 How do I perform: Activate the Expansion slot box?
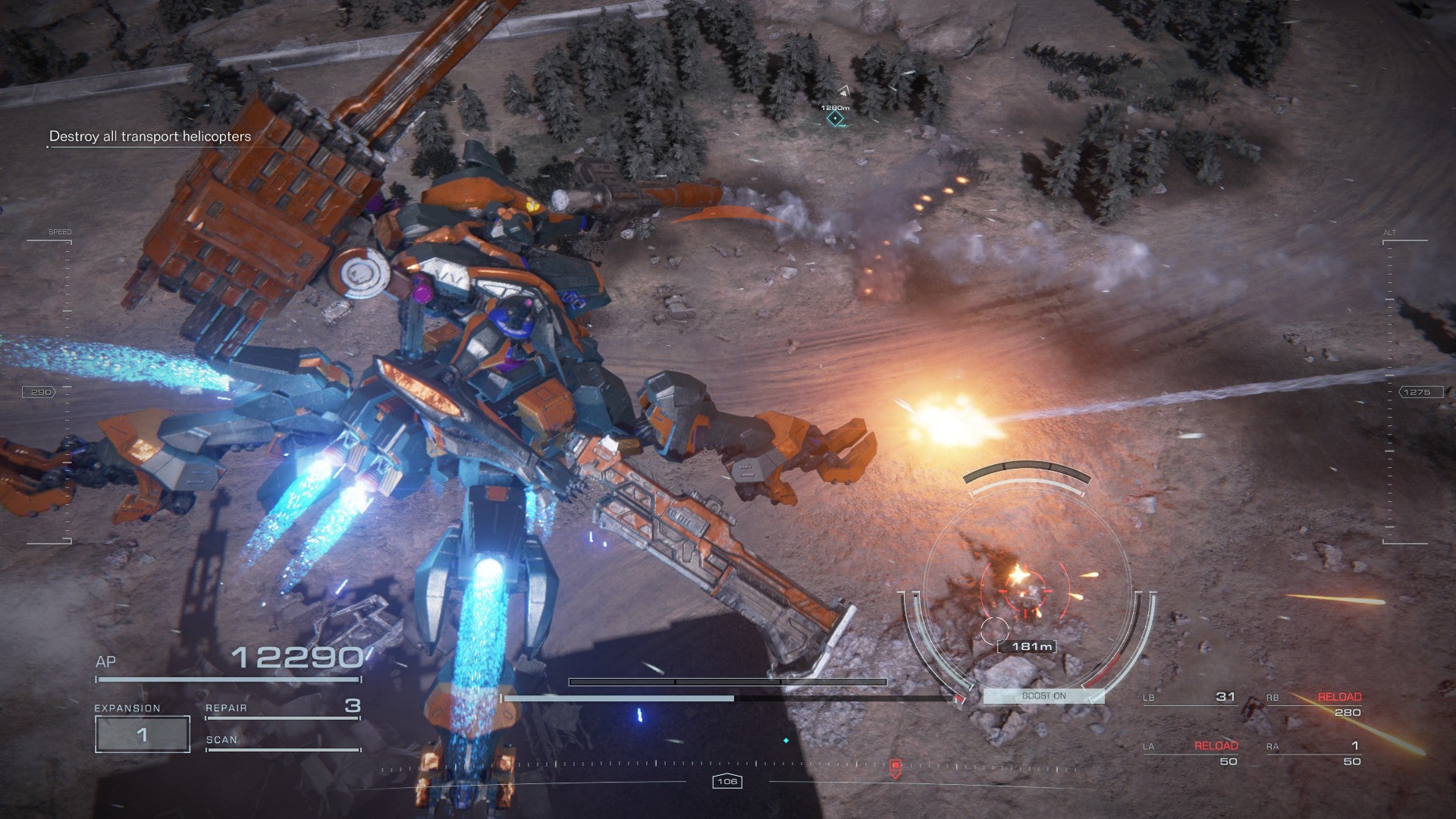[142, 734]
